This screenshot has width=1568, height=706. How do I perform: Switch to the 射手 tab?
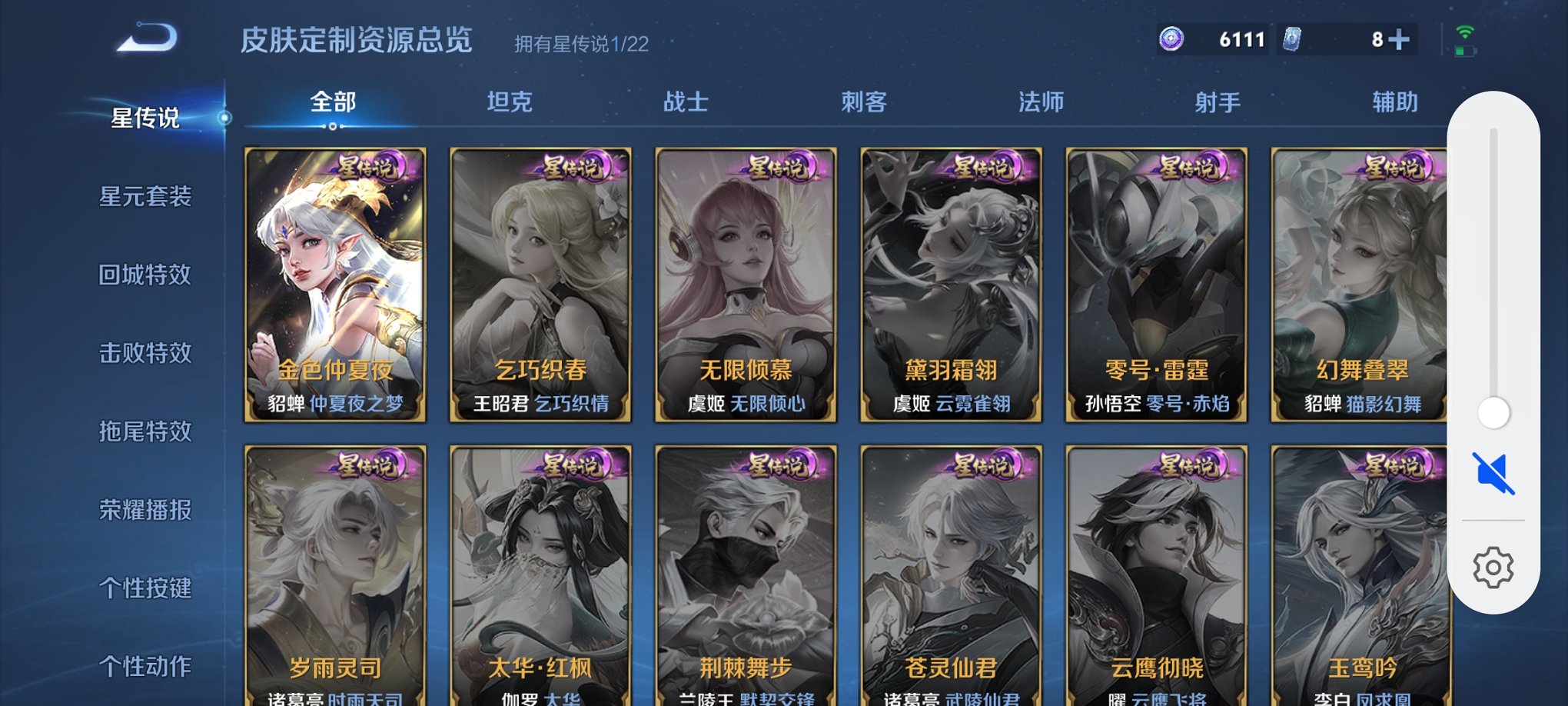coord(1218,100)
